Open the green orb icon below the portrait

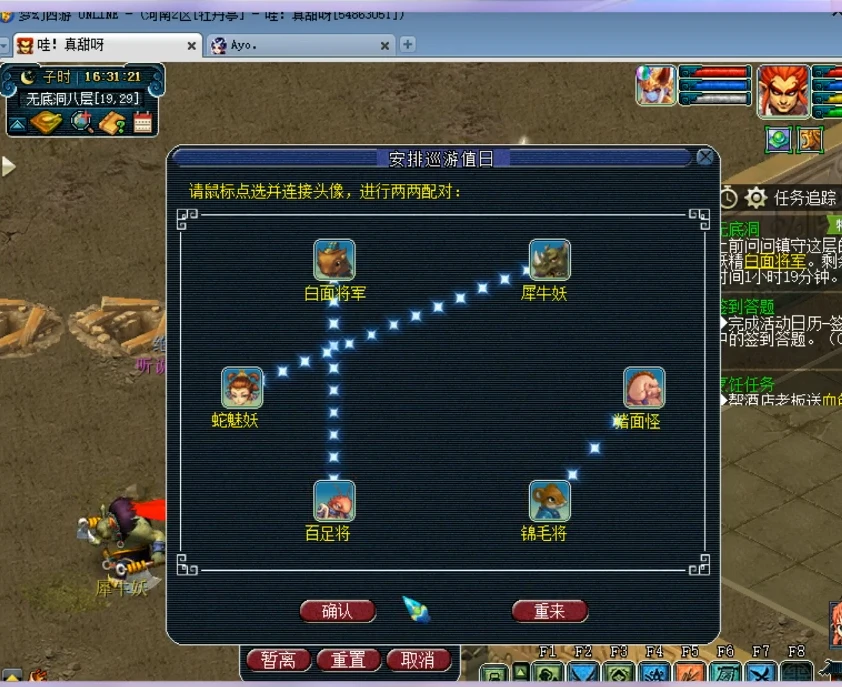pyautogui.click(x=779, y=140)
